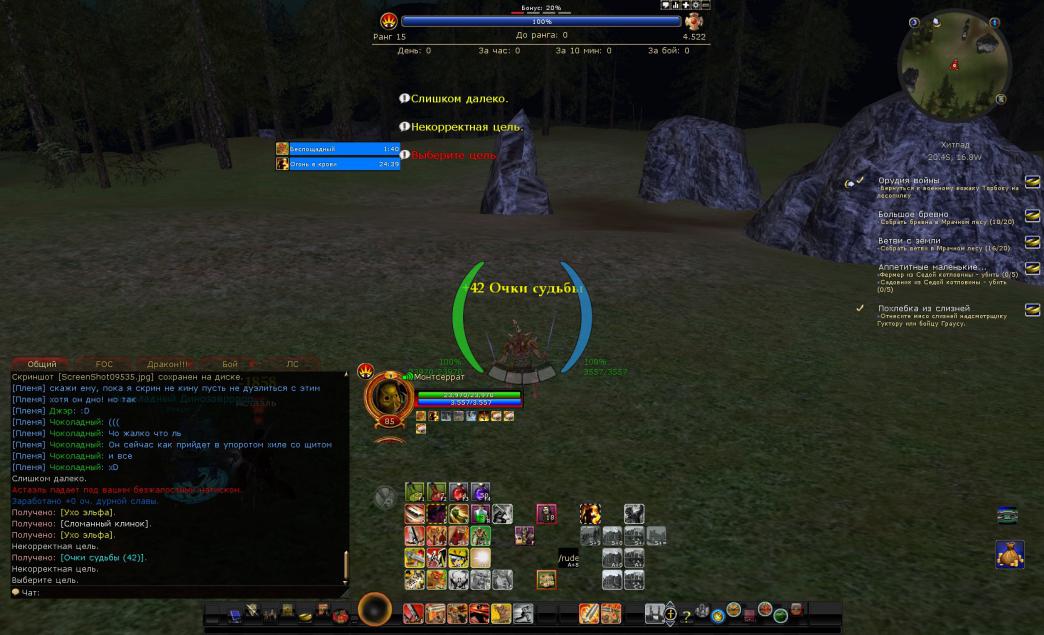Activate the green potion bottle ability
The width and height of the screenshot is (1044, 635).
(480, 514)
